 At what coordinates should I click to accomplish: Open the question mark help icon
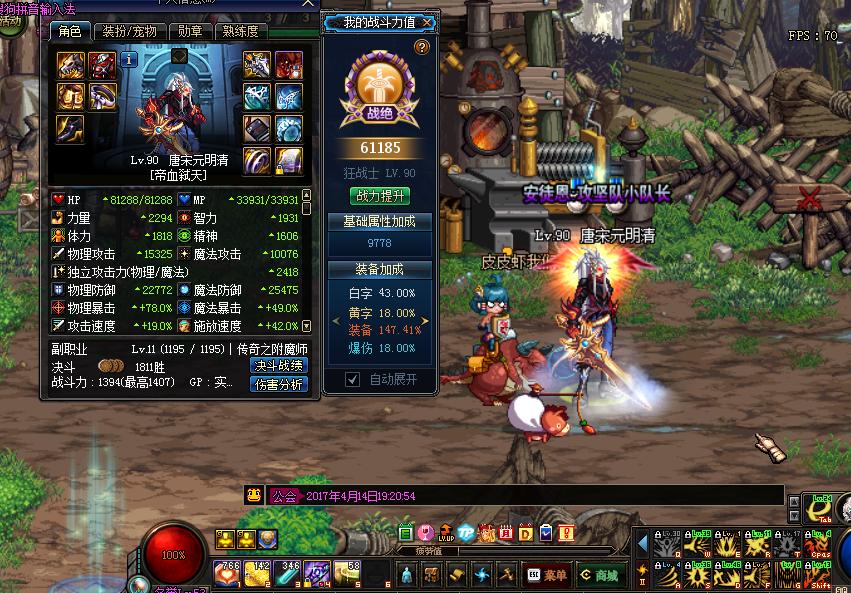click(x=422, y=47)
